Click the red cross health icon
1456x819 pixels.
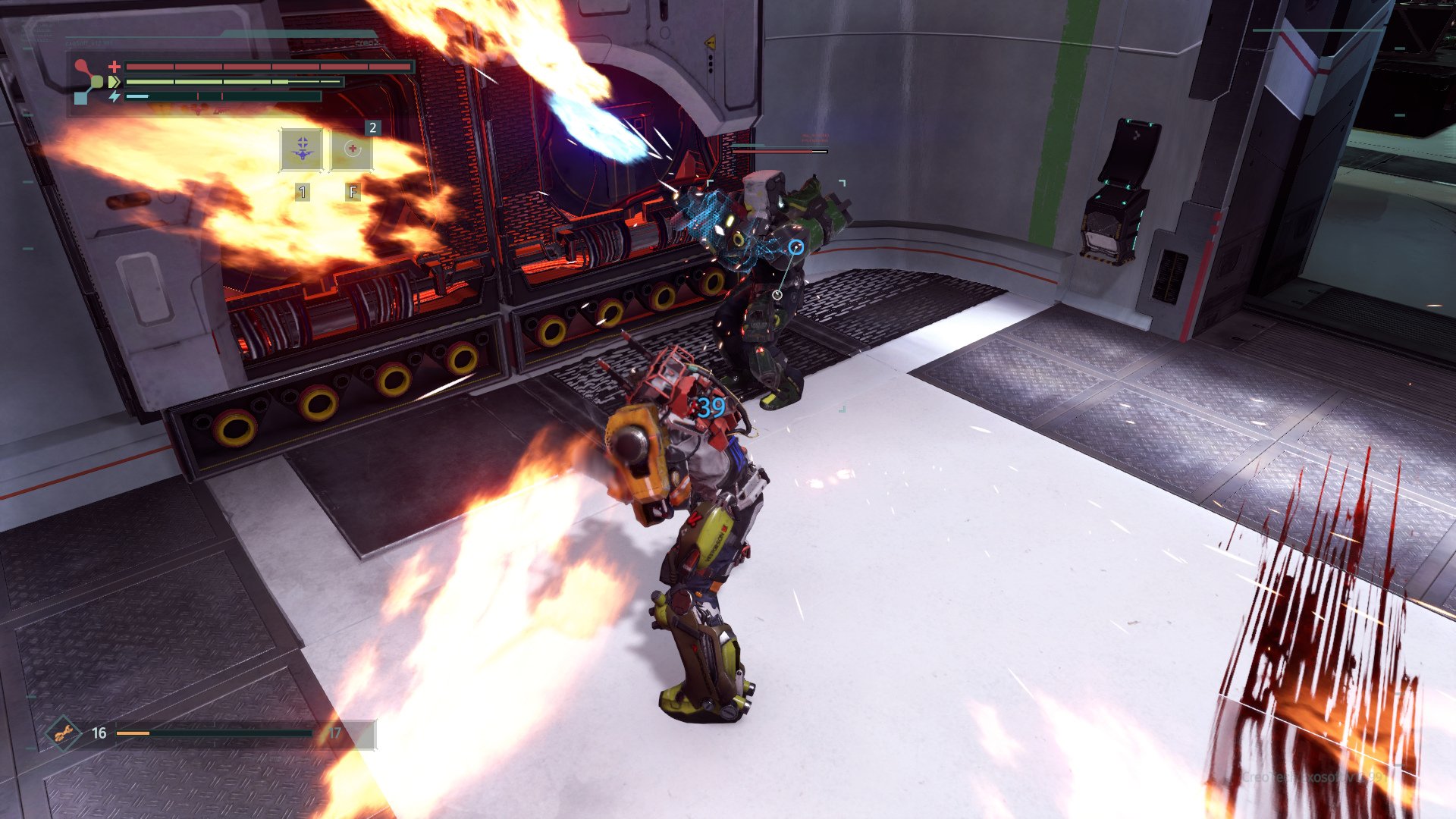click(114, 67)
